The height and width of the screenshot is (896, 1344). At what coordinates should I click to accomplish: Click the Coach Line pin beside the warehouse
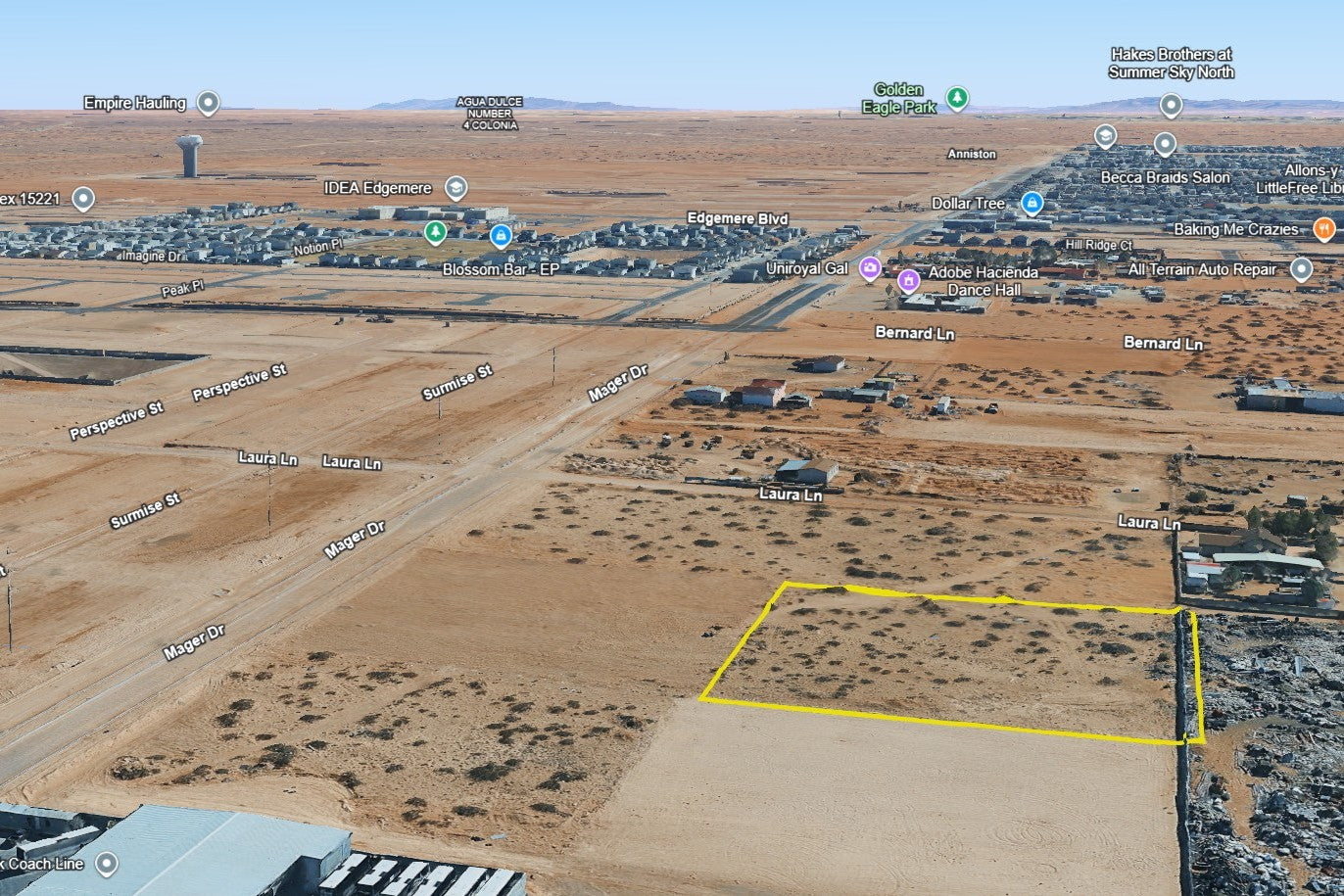point(106,864)
